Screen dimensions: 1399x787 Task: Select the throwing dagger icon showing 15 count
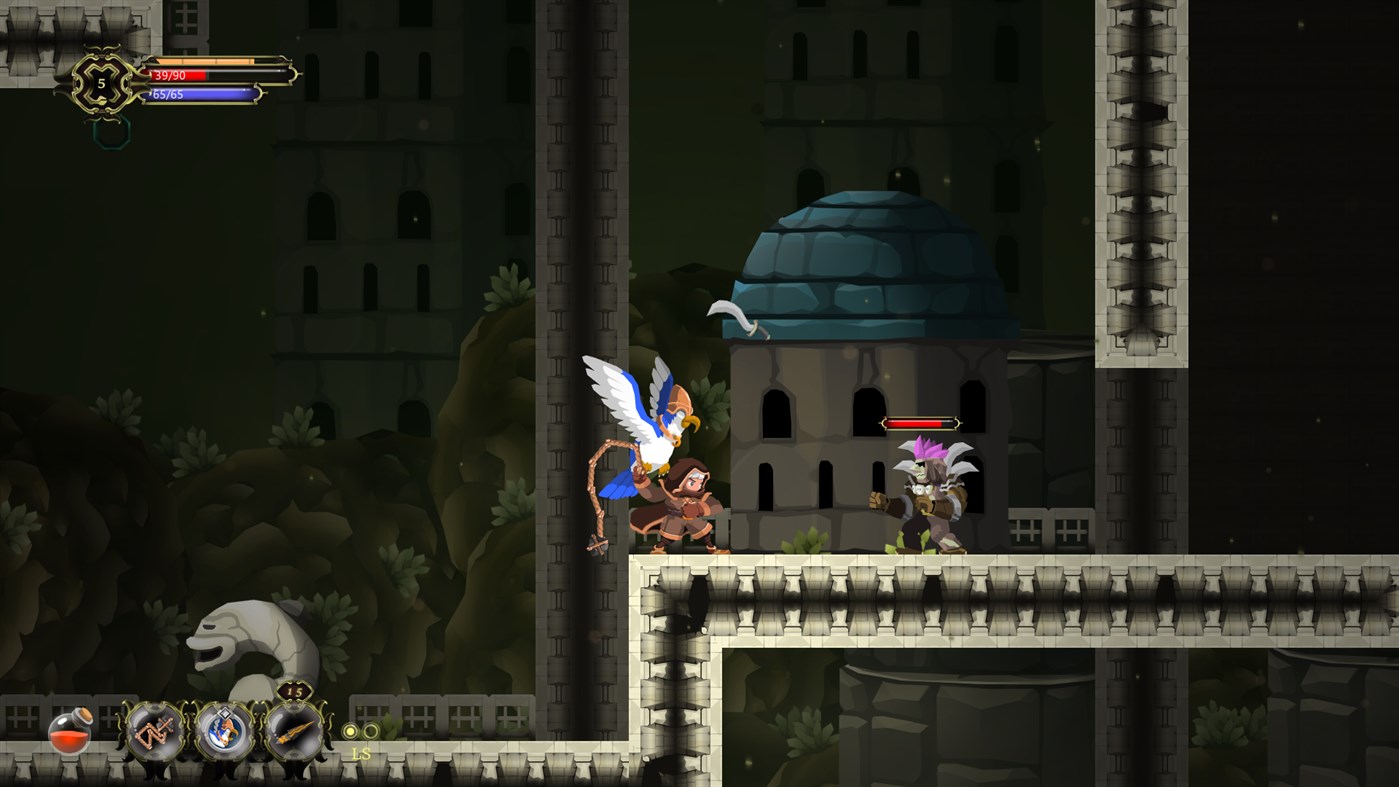point(296,732)
